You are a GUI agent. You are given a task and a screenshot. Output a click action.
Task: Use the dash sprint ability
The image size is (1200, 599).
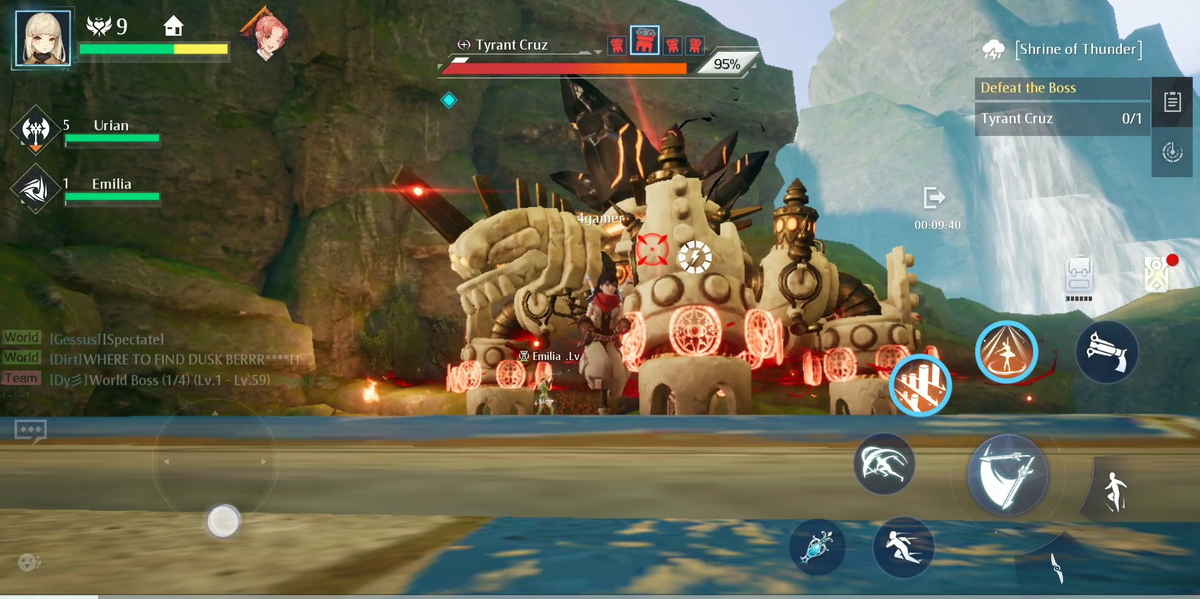(903, 548)
